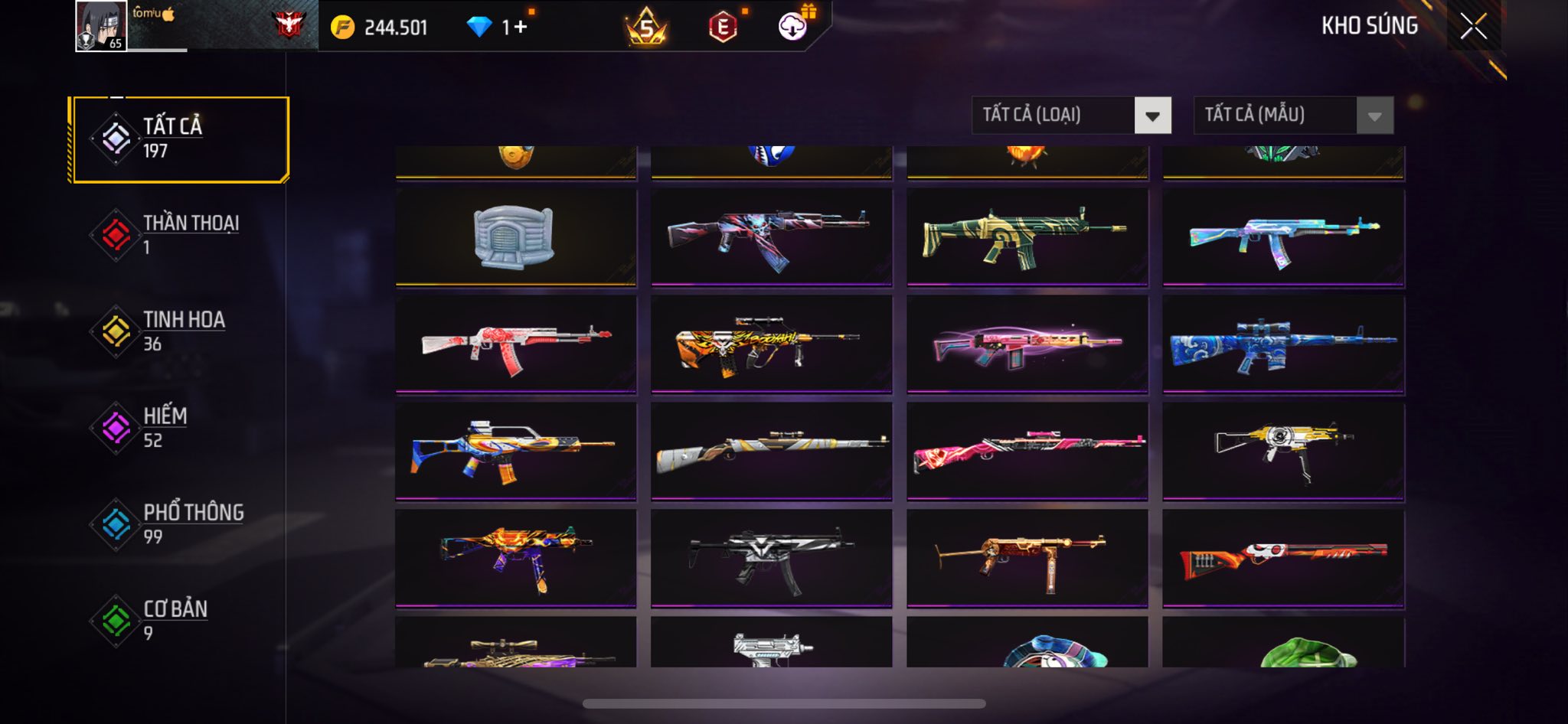Screen dimensions: 1568x724
Task: Open the Tất Cả (Loại) dropdown
Action: point(1071,116)
